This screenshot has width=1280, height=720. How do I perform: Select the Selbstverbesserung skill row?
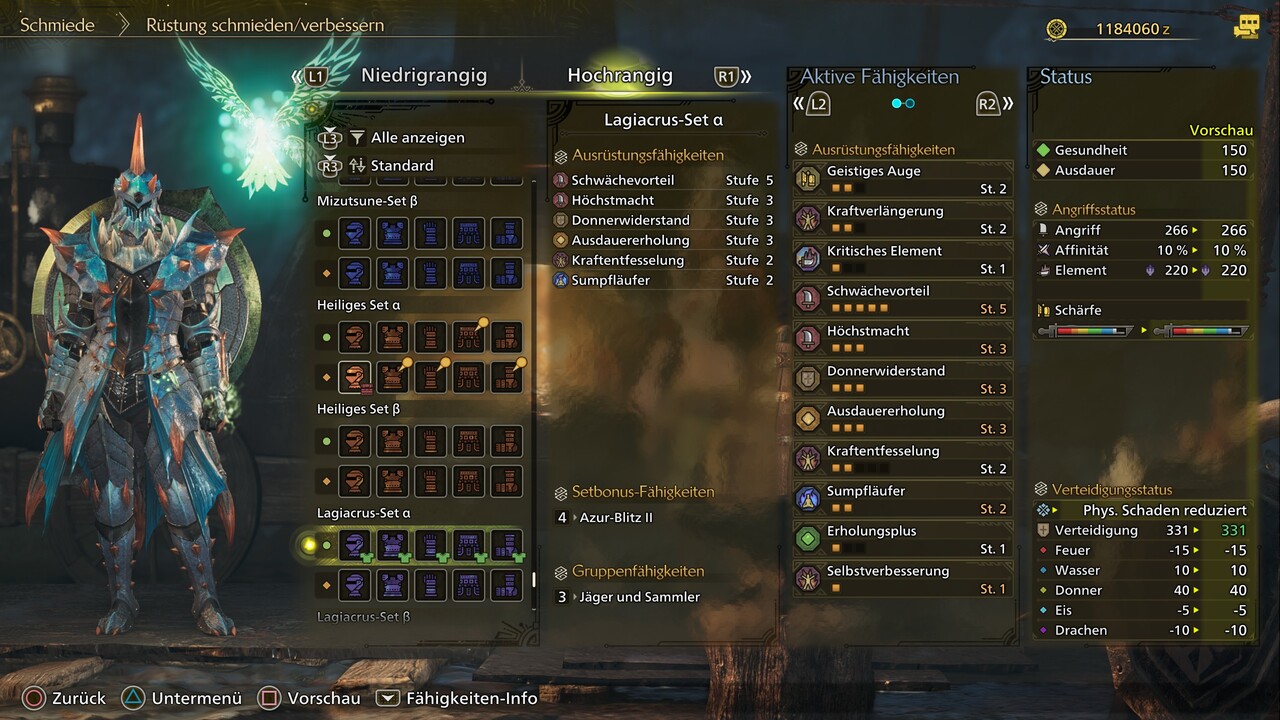click(x=903, y=580)
